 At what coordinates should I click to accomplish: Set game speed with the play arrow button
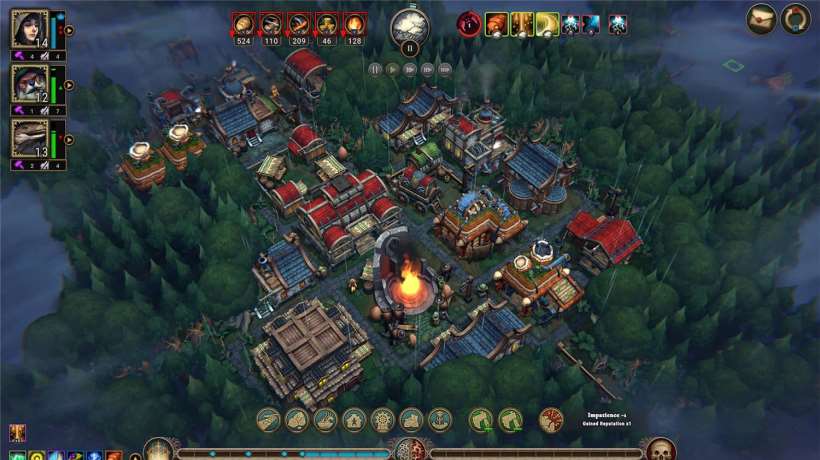[393, 69]
